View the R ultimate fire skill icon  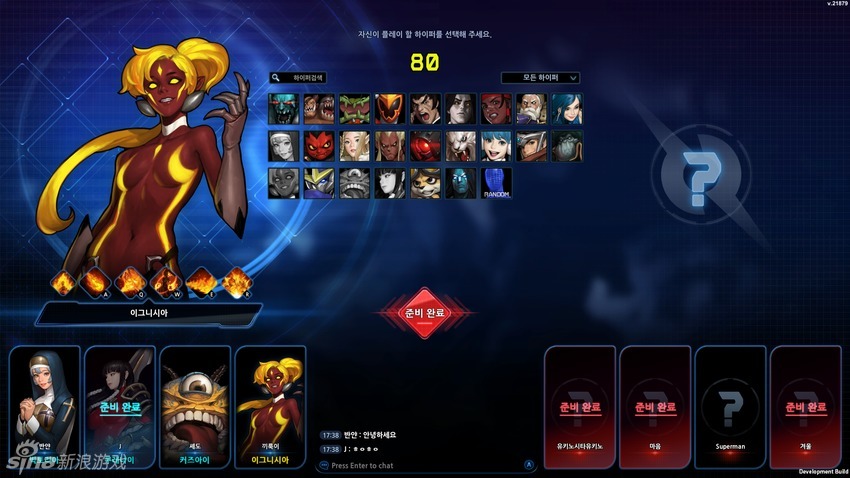coord(236,283)
